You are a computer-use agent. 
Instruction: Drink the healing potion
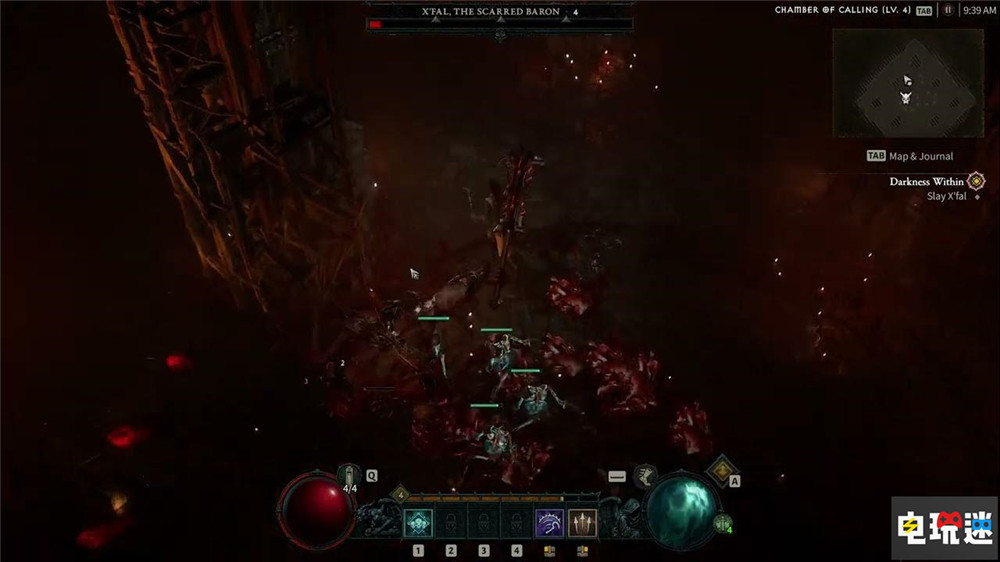(x=349, y=476)
